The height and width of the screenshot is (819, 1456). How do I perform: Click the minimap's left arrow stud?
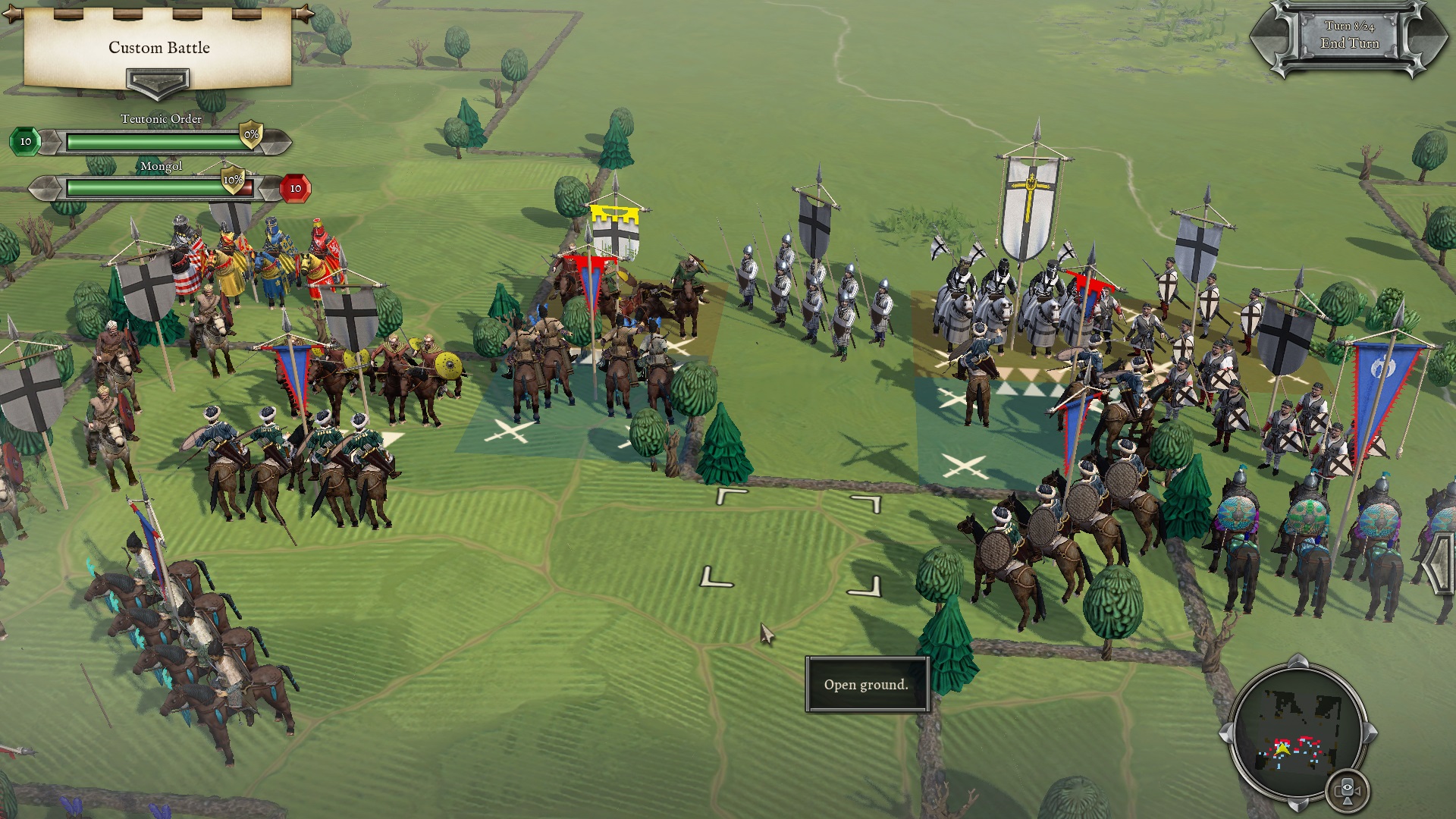click(1225, 734)
